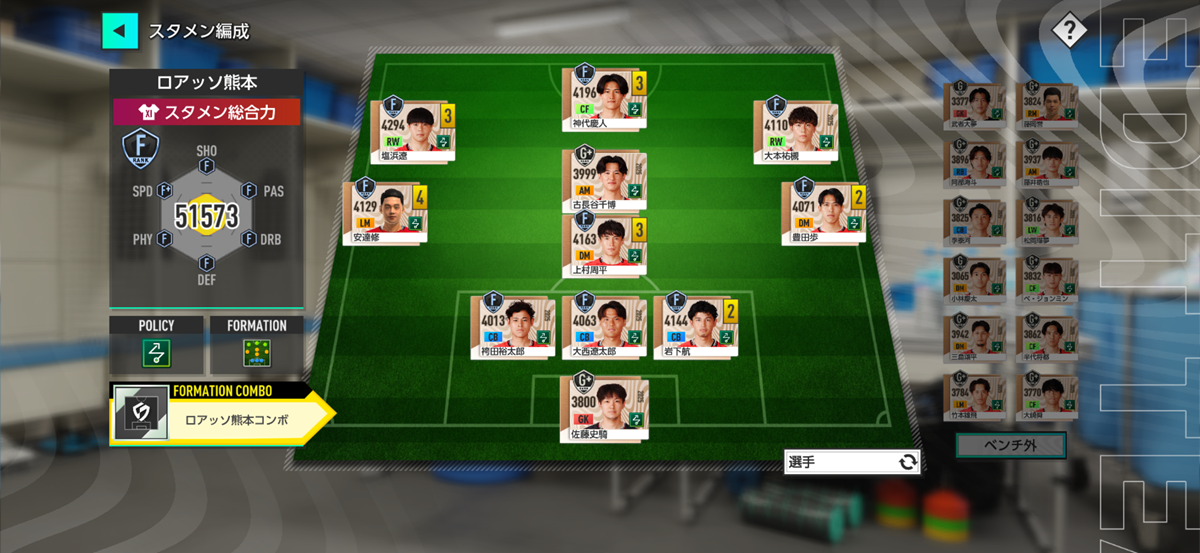Choose 上村周平 DM card

(x=603, y=245)
